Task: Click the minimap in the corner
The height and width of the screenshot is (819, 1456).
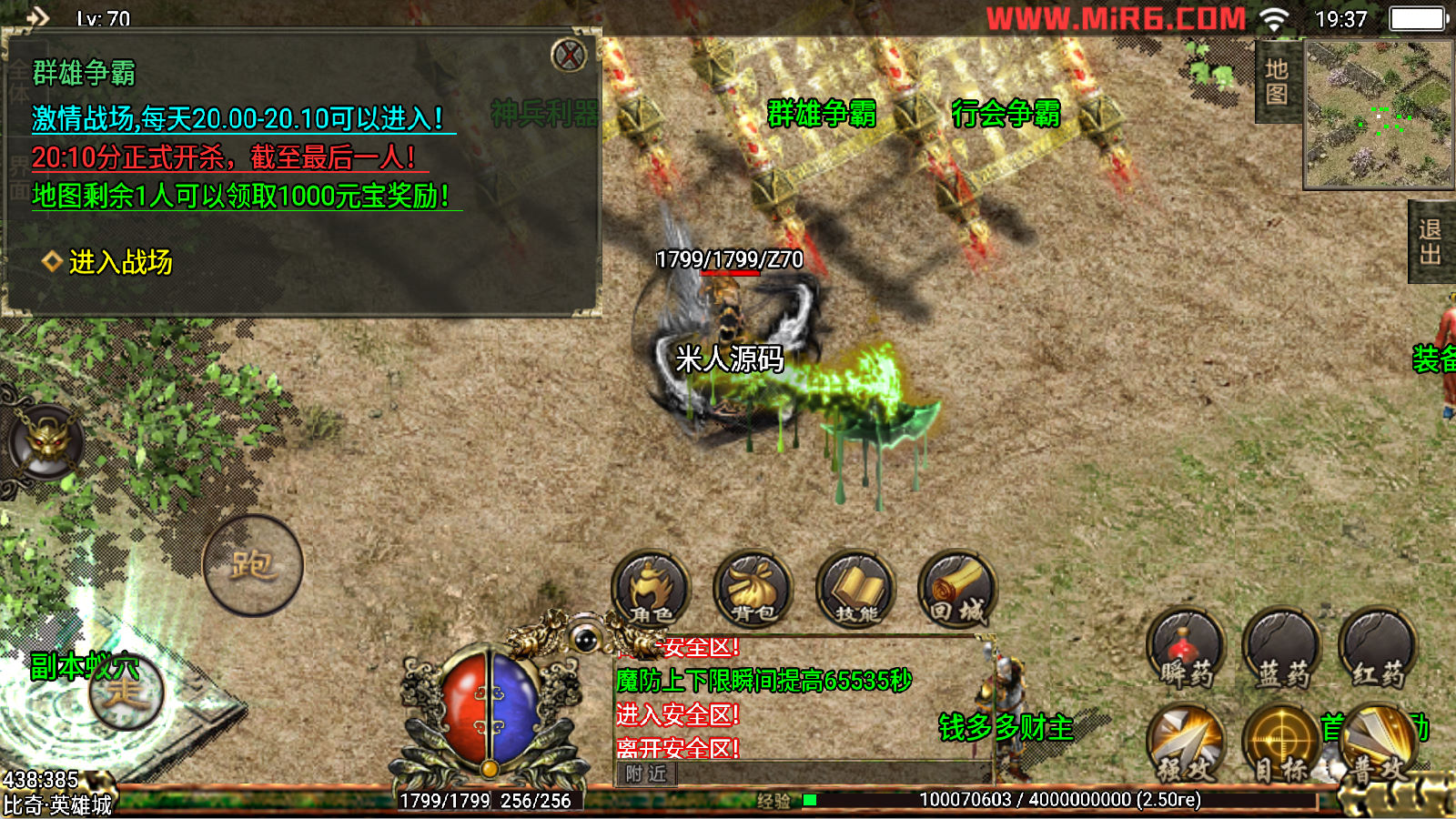Action: (x=1379, y=114)
